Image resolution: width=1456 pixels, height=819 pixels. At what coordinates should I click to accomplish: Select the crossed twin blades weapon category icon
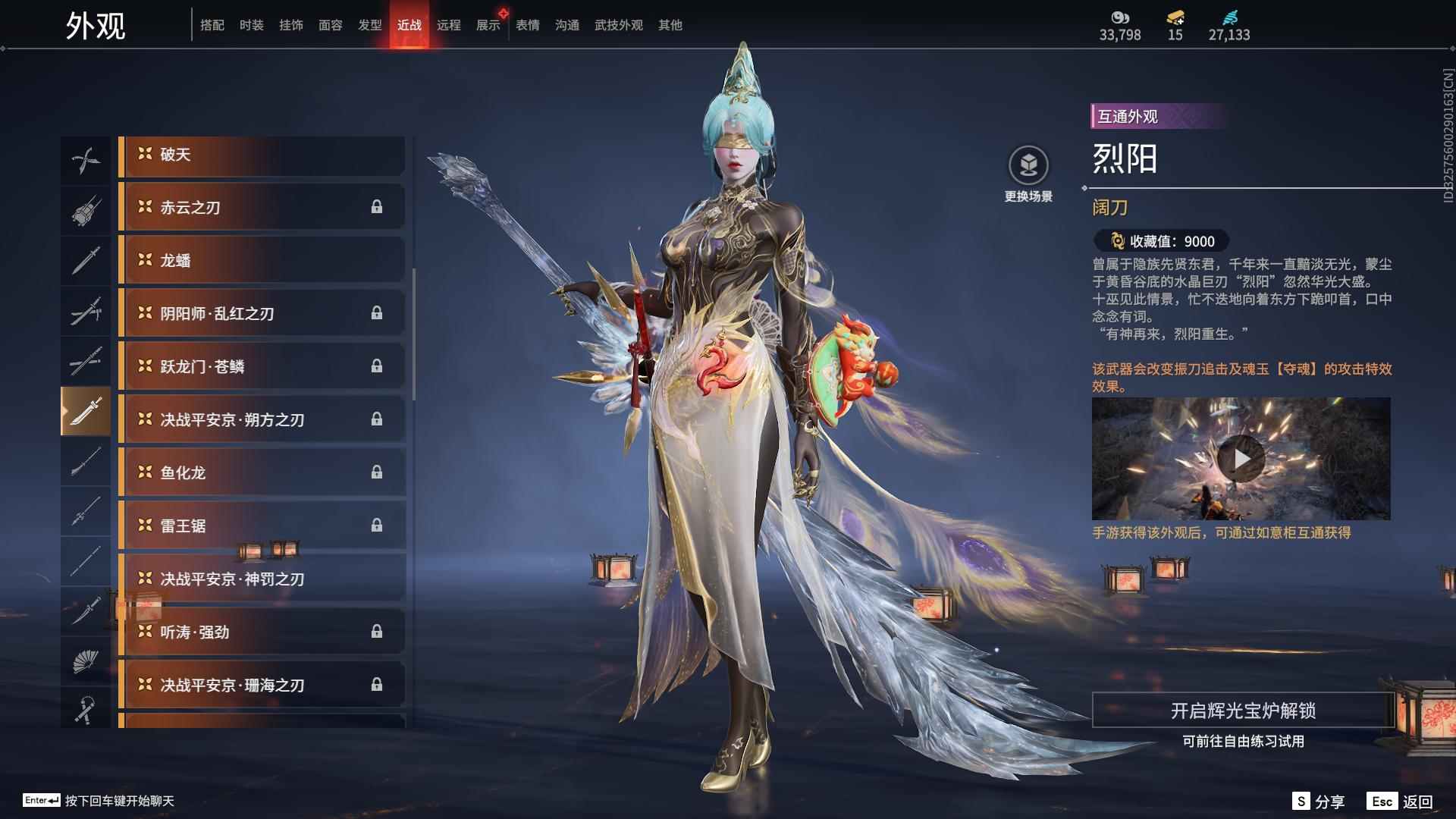pos(86,159)
